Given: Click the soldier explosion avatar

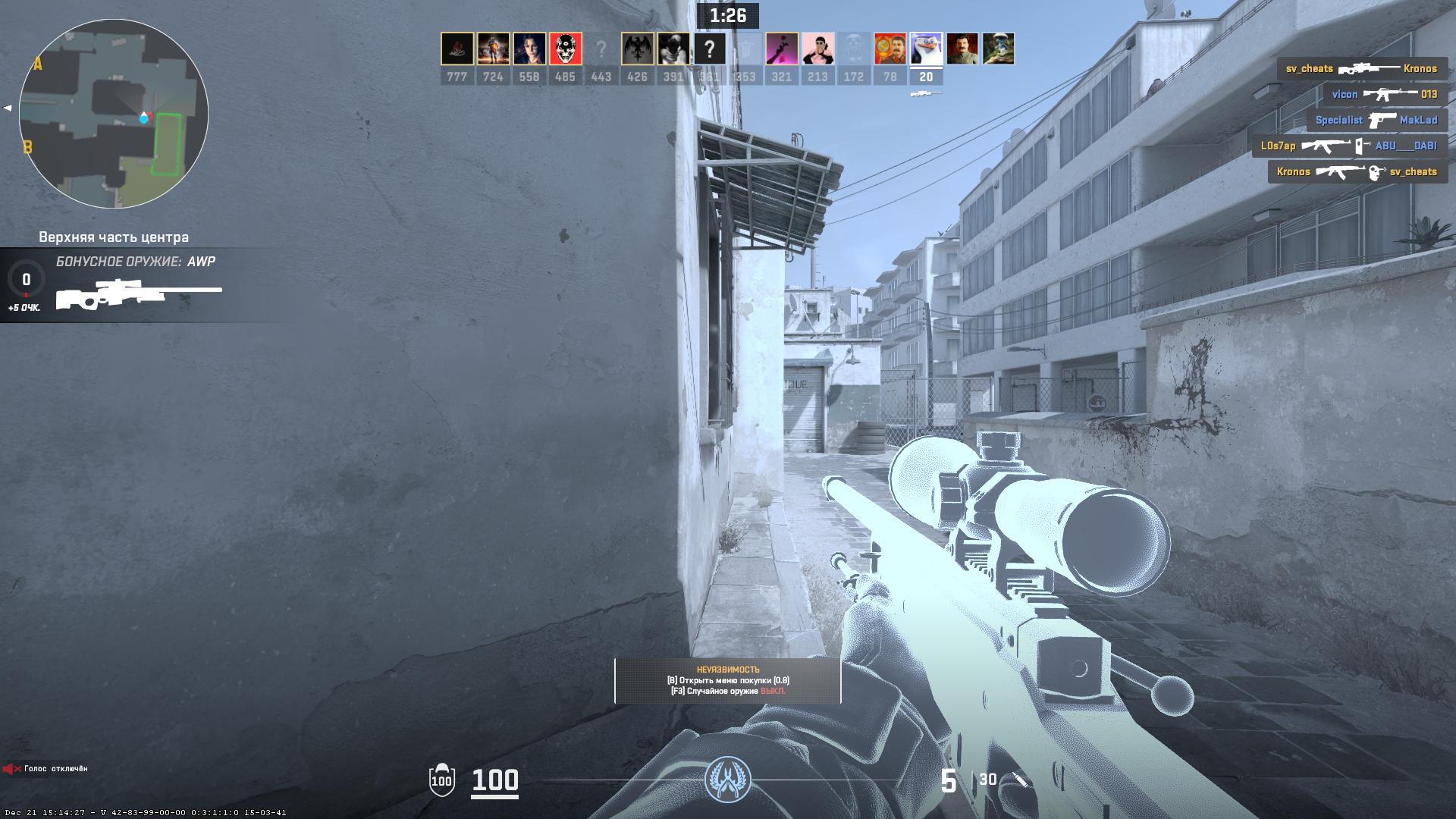Looking at the screenshot, I should click(493, 49).
